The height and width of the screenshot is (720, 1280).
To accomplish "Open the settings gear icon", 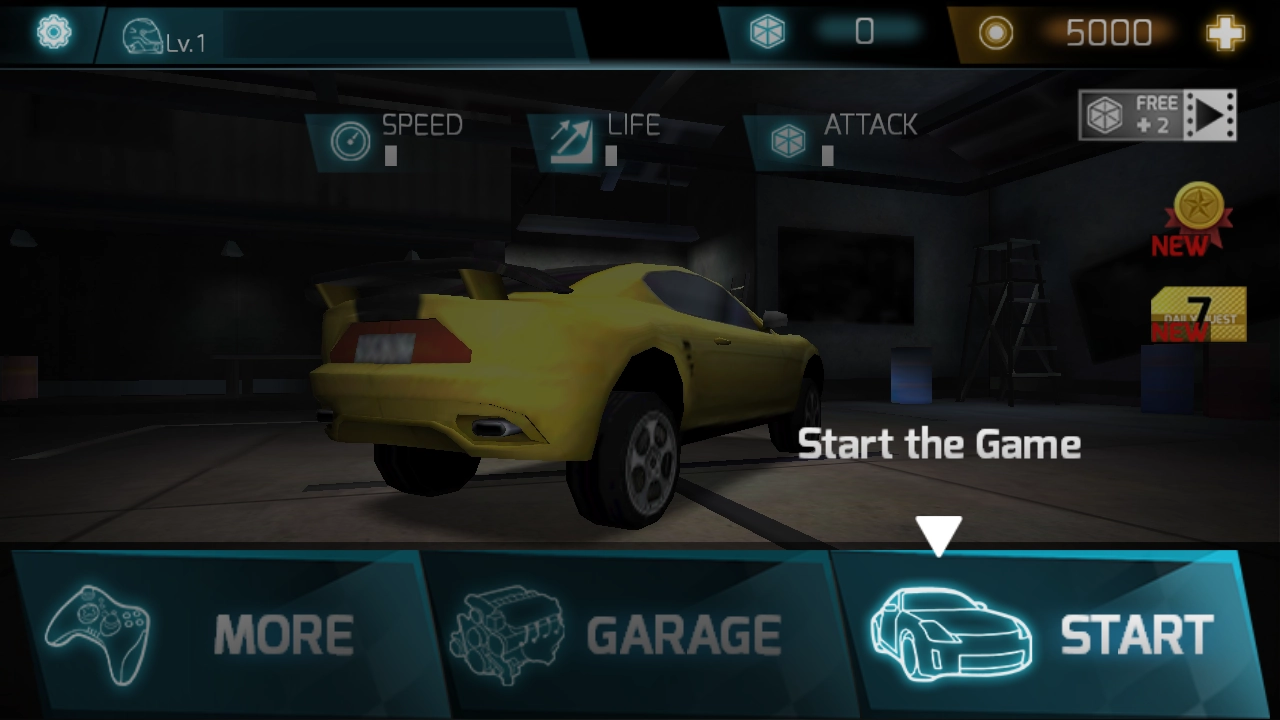I will (53, 33).
